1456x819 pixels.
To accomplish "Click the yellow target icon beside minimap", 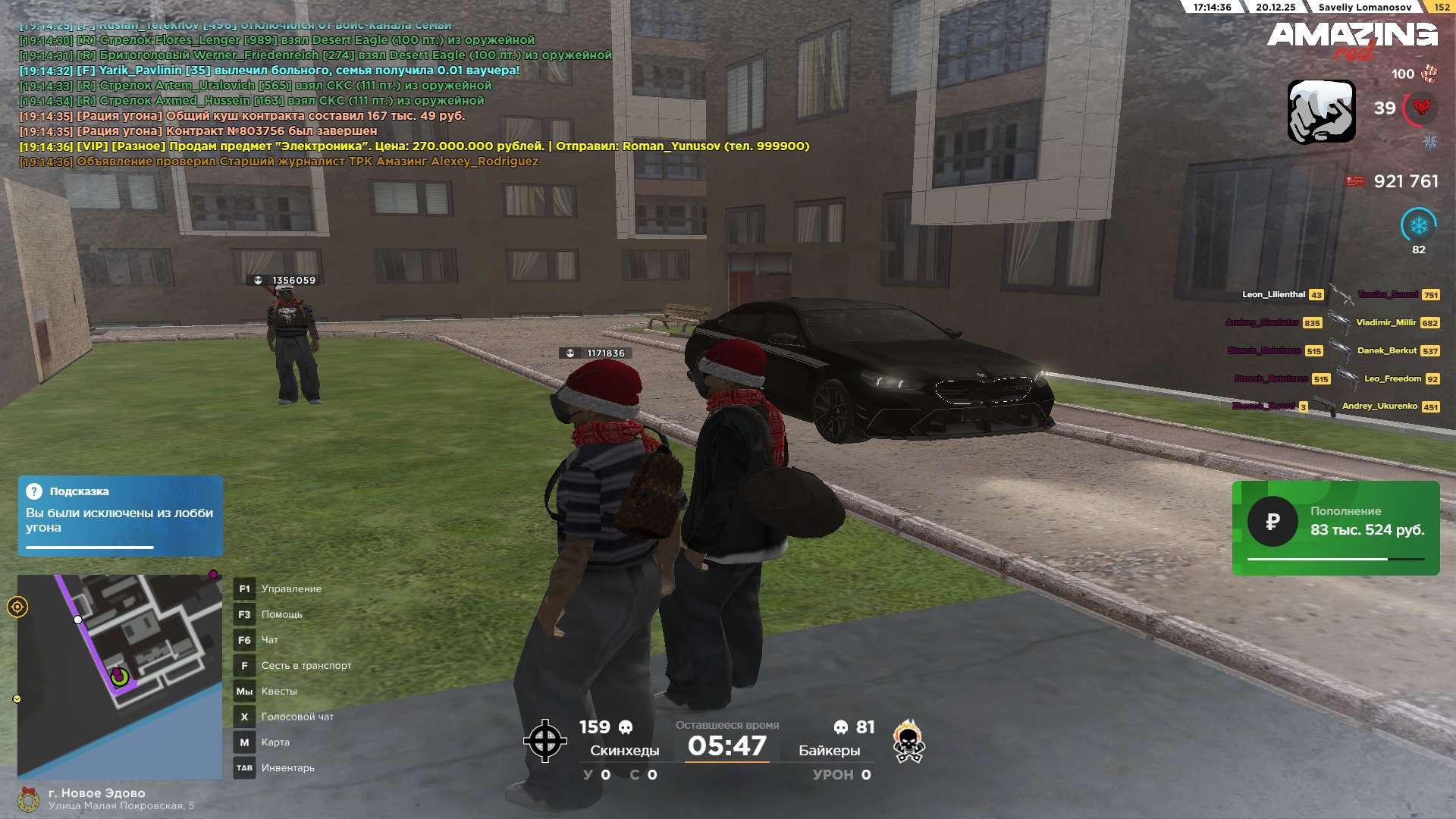I will [x=17, y=607].
